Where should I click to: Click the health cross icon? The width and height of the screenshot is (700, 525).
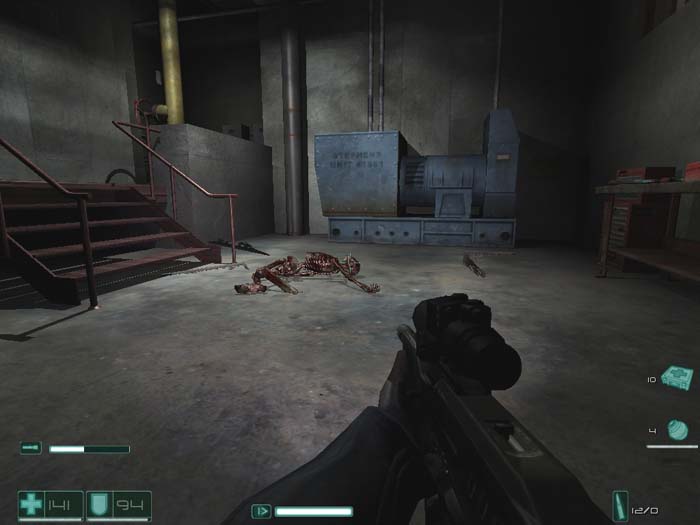pyautogui.click(x=32, y=503)
